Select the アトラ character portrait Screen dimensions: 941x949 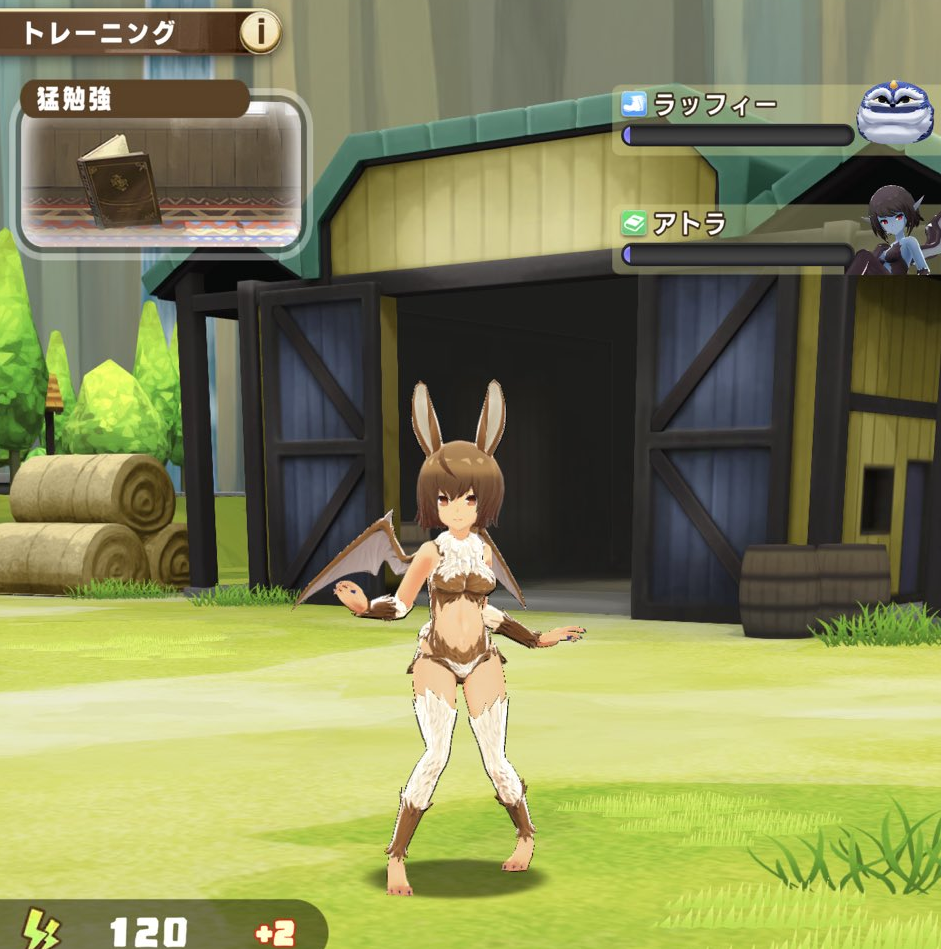[898, 232]
